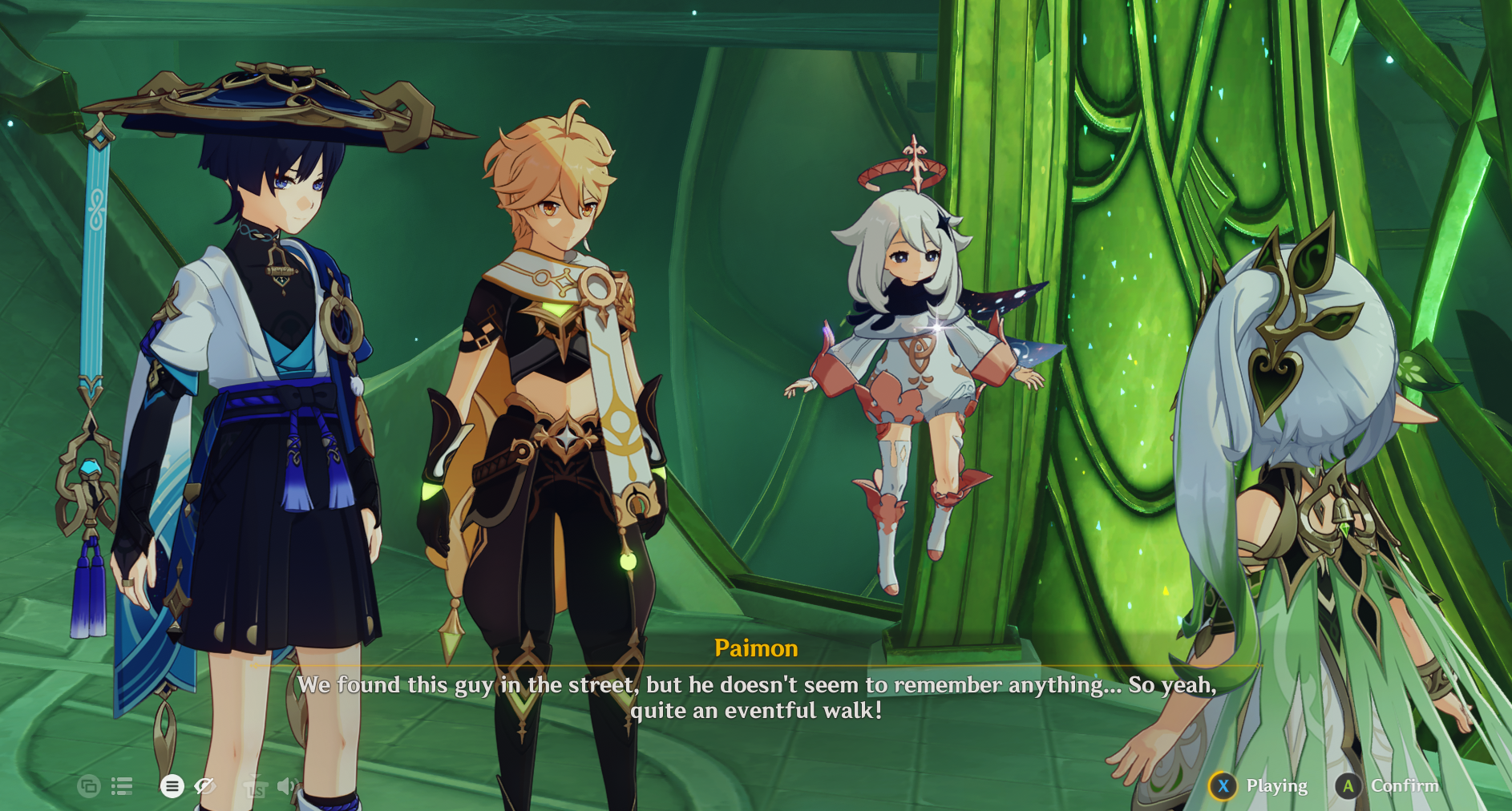Toggle the speaker voice-over icon

tap(286, 786)
